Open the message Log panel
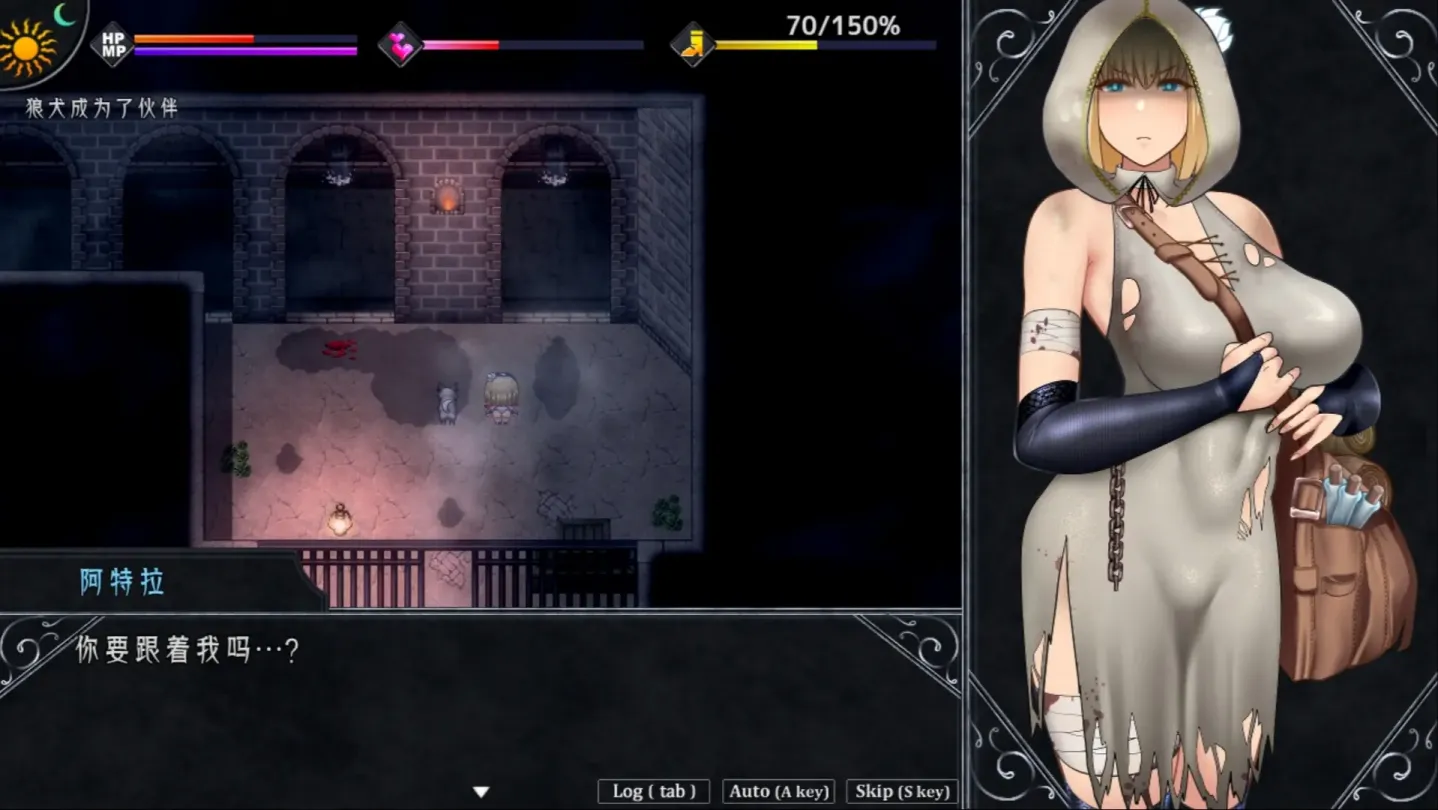Screen dimensions: 1438x810 point(652,790)
